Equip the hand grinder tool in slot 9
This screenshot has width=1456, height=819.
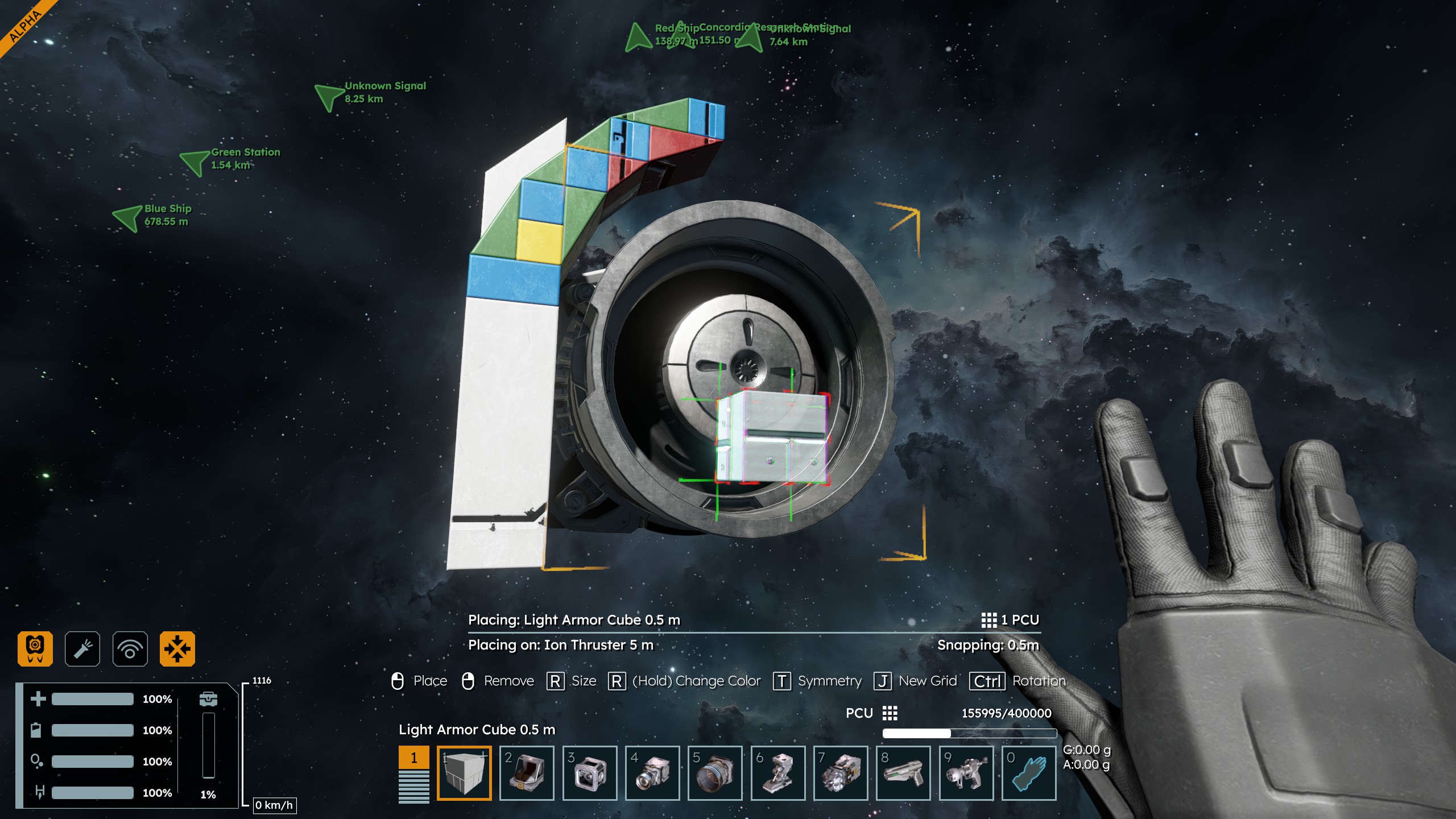click(966, 773)
